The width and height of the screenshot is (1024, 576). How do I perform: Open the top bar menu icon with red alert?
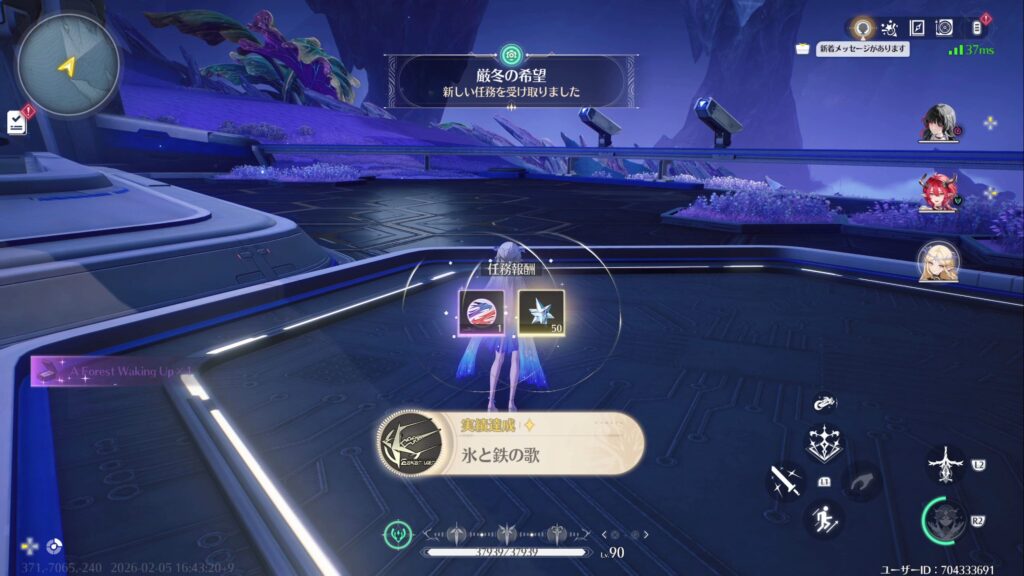[x=976, y=28]
